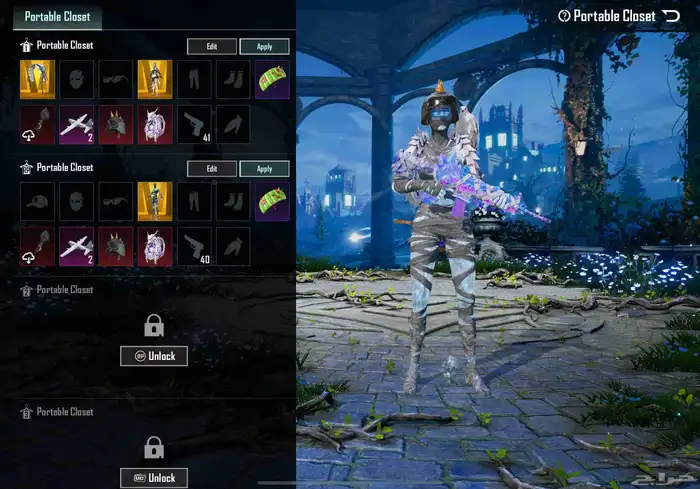The width and height of the screenshot is (700, 489).
Task: Edit the first Portable Closet set
Action: [x=212, y=47]
